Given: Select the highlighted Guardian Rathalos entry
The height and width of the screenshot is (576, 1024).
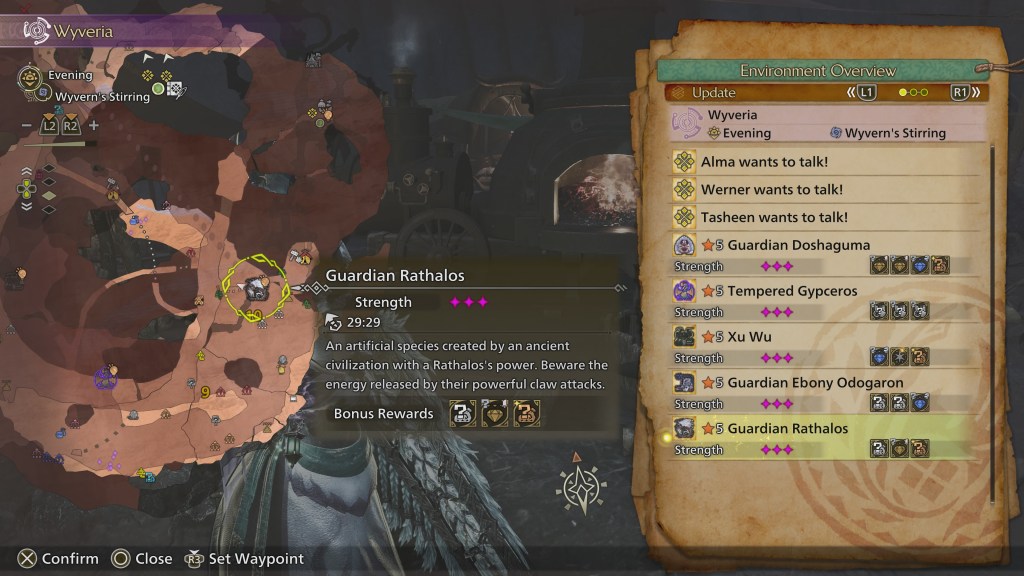Looking at the screenshot, I should (788, 429).
